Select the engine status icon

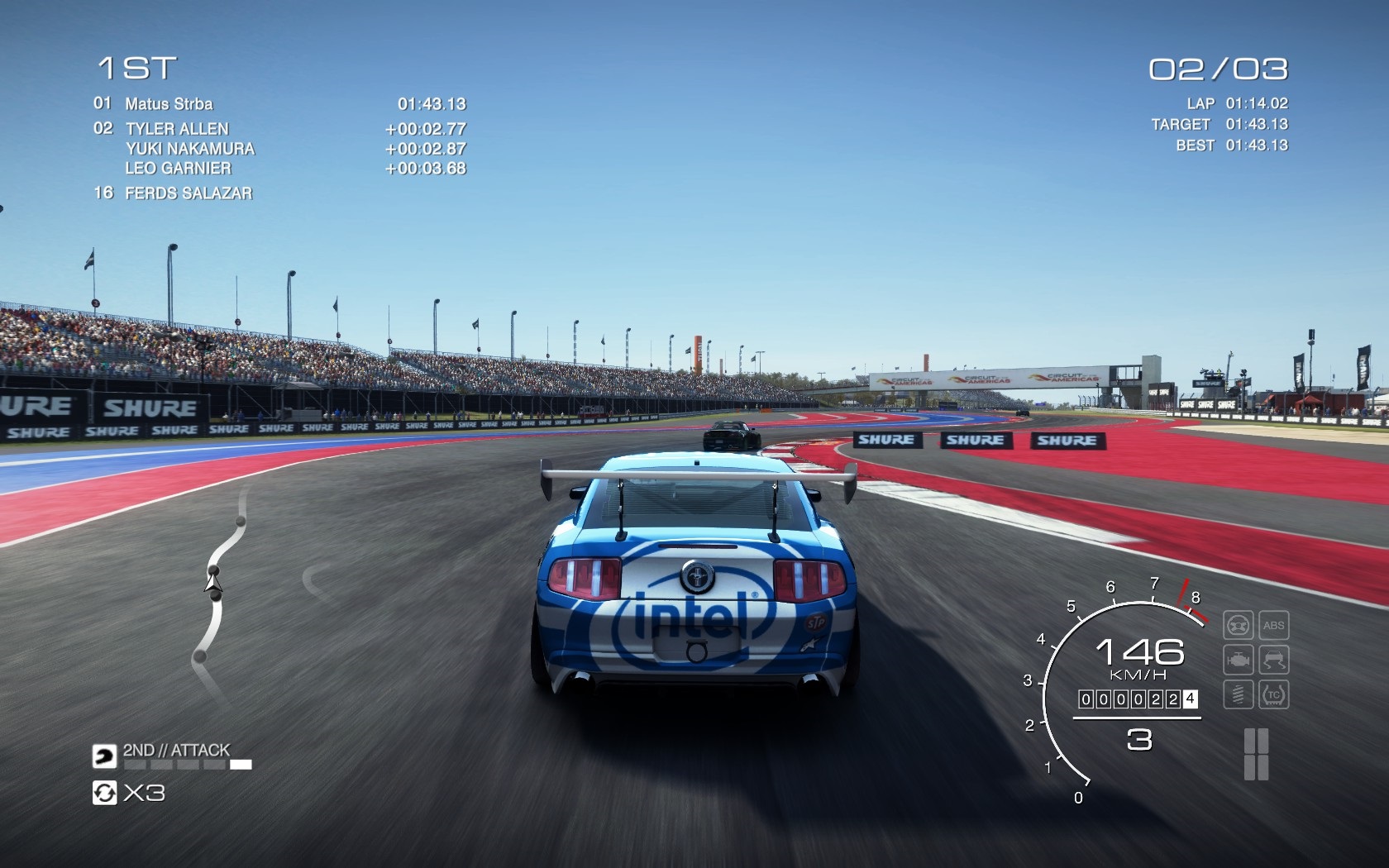coord(1238,660)
